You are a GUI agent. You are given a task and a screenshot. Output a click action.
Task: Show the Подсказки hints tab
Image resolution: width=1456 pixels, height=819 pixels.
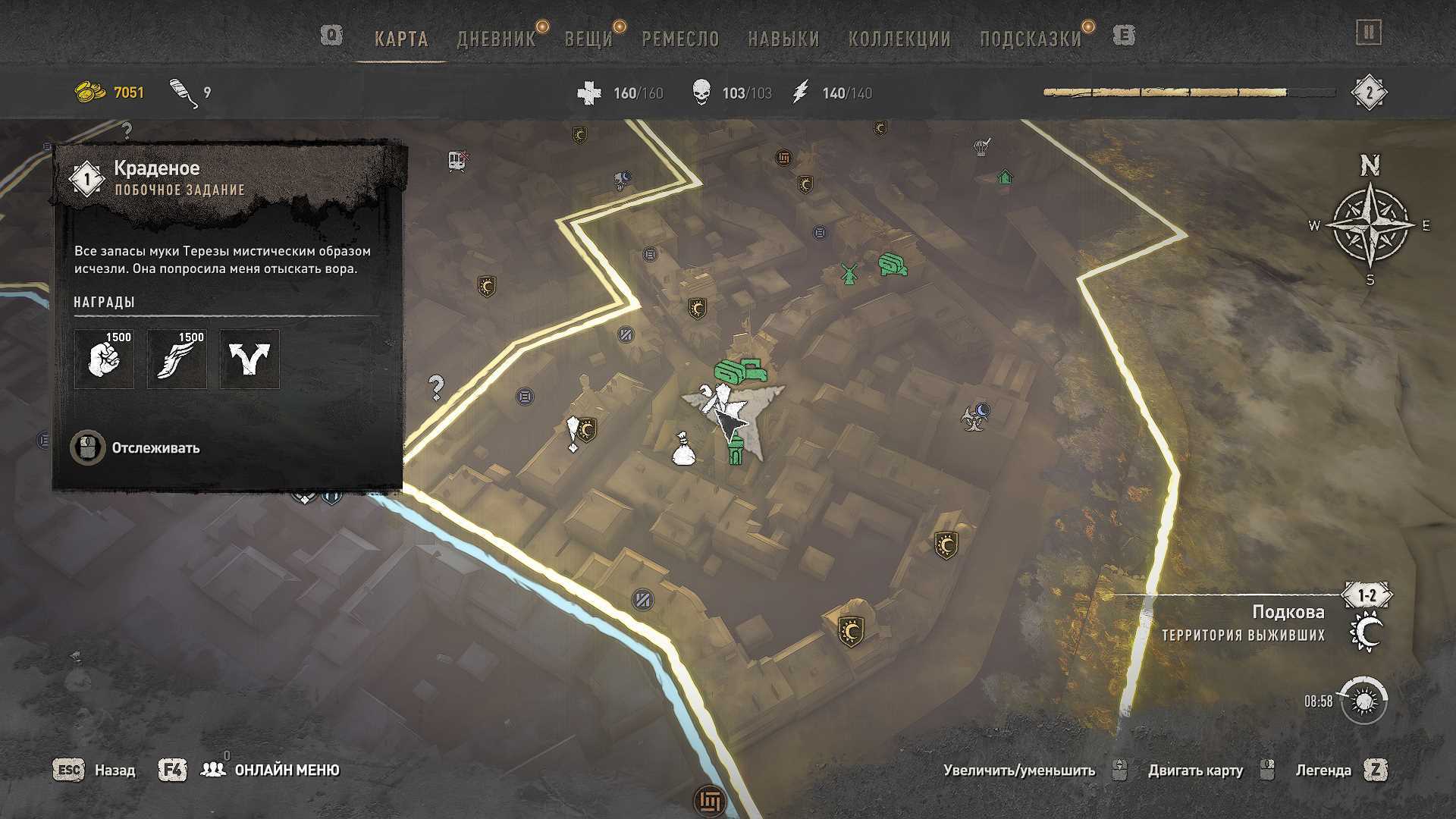point(1031,39)
